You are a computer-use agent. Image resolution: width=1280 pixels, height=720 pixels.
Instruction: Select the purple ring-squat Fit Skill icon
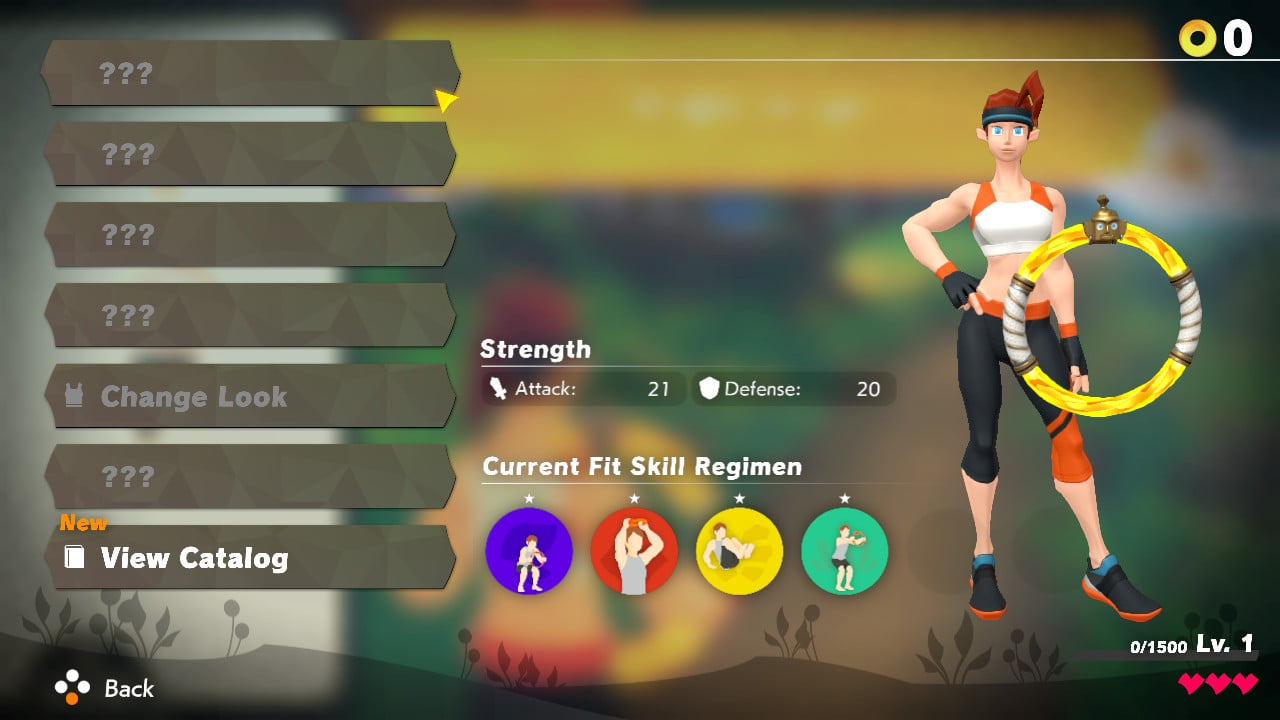pos(531,551)
